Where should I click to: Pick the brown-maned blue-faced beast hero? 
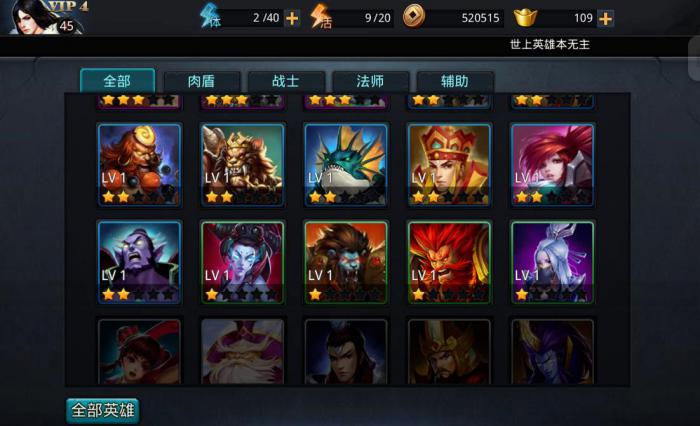[x=346, y=261]
